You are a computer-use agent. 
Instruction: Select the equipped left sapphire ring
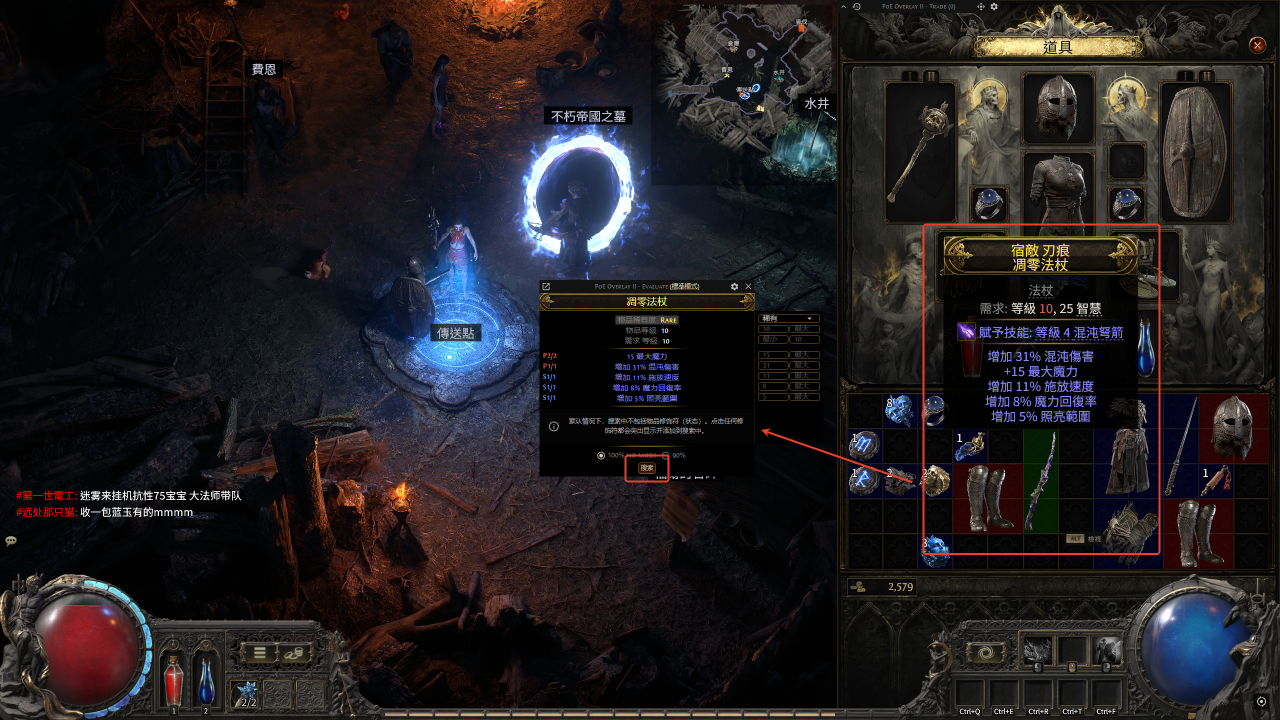[989, 203]
